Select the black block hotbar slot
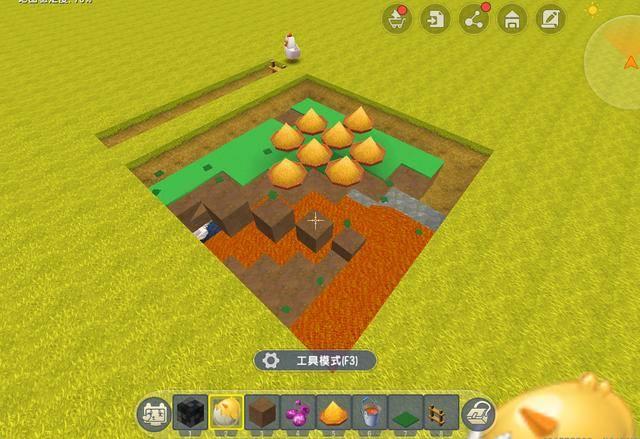This screenshot has height=439, width=640. [x=190, y=411]
